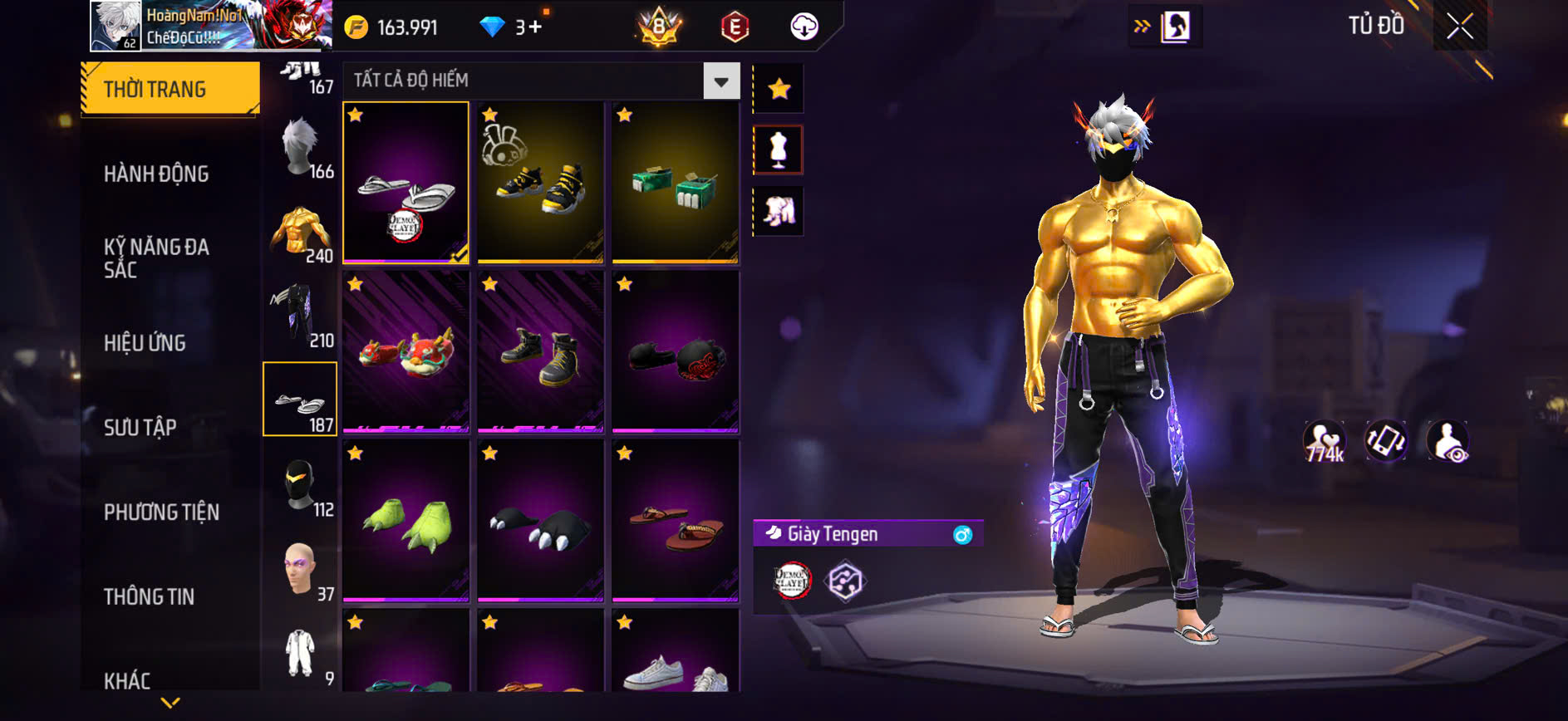Choose the red dragon lion shoes
Viewport: 1568px width, 721px height.
[x=406, y=352]
